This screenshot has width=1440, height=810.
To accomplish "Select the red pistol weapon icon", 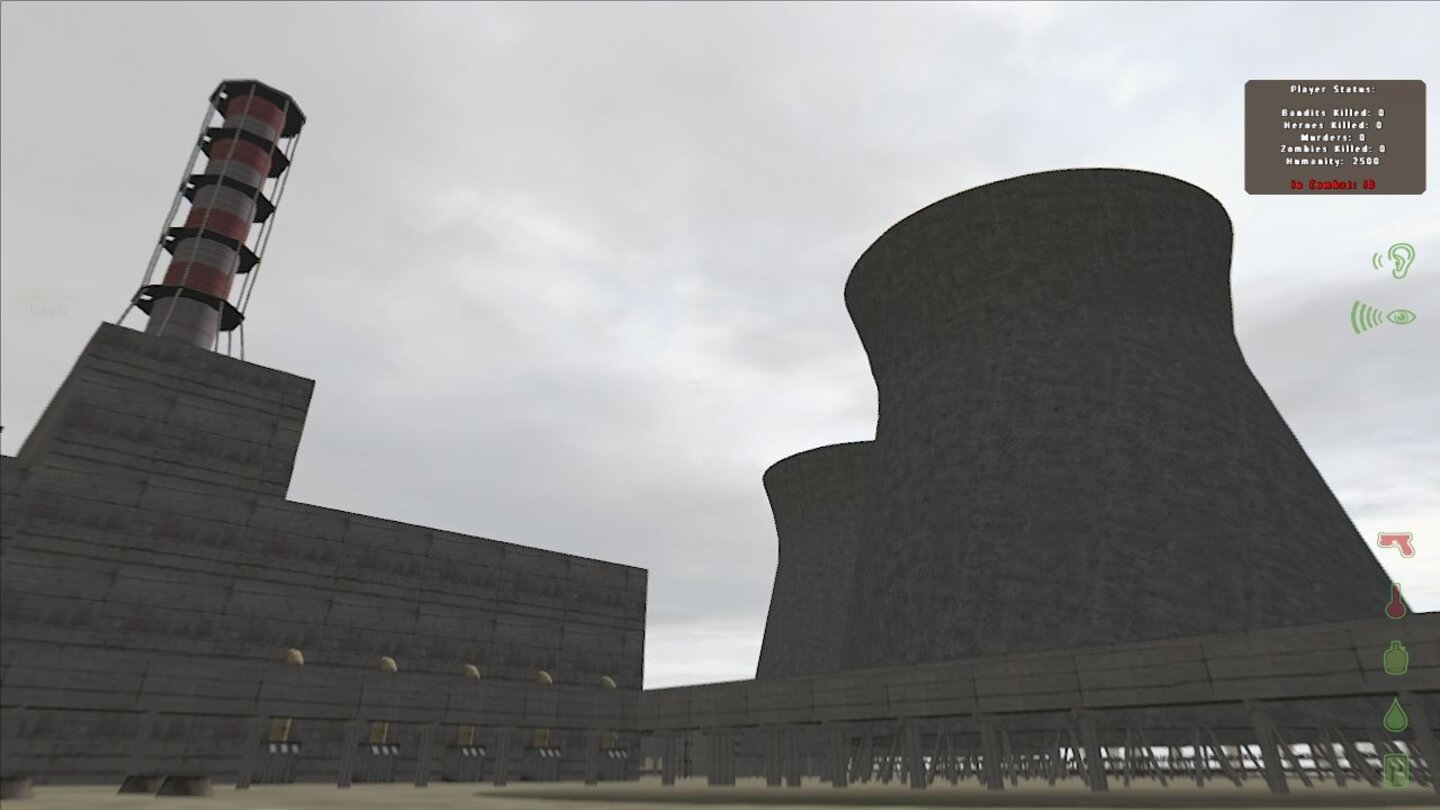I will coord(1394,545).
